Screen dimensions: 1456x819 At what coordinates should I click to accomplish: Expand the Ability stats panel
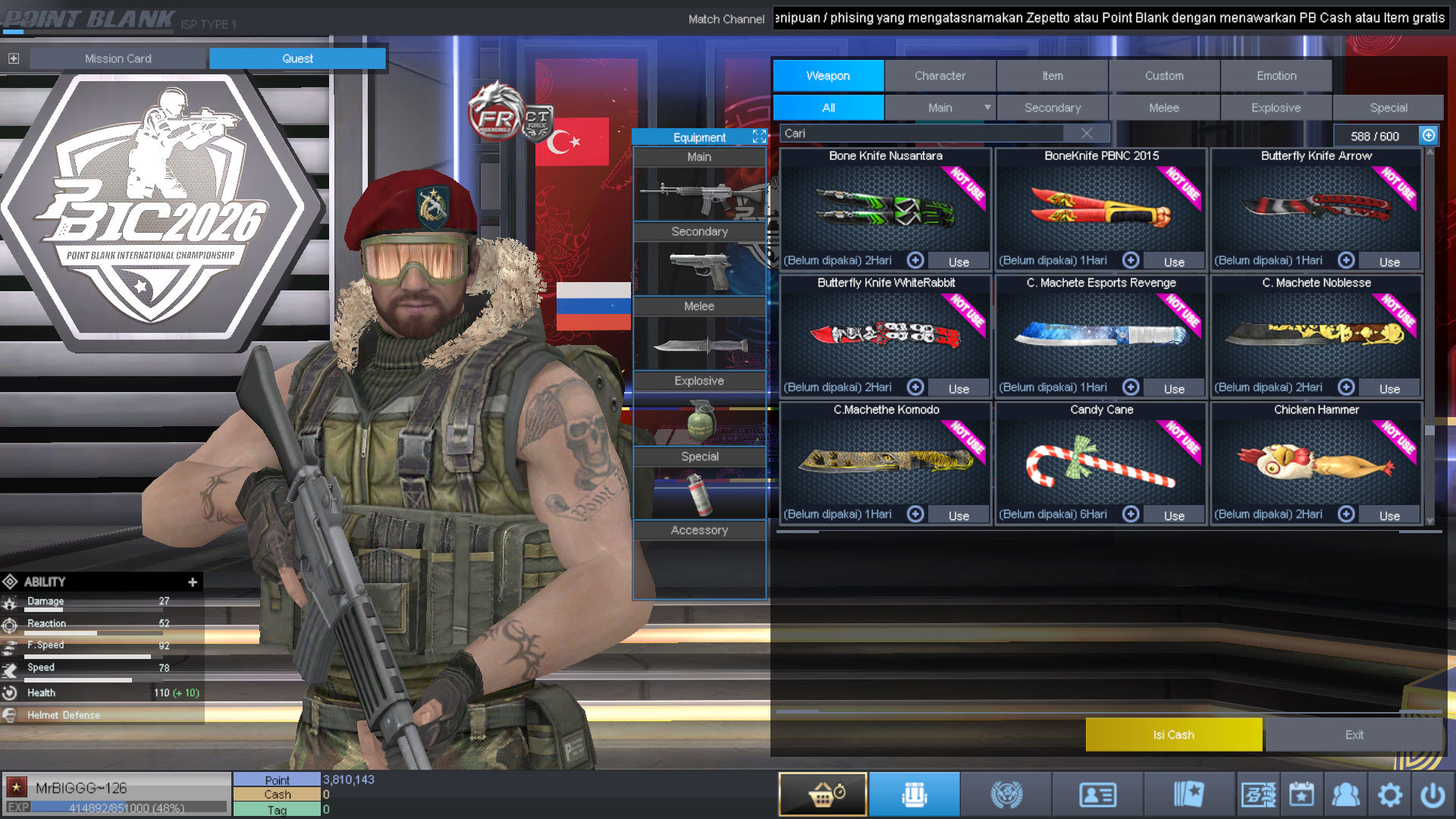[x=193, y=582]
